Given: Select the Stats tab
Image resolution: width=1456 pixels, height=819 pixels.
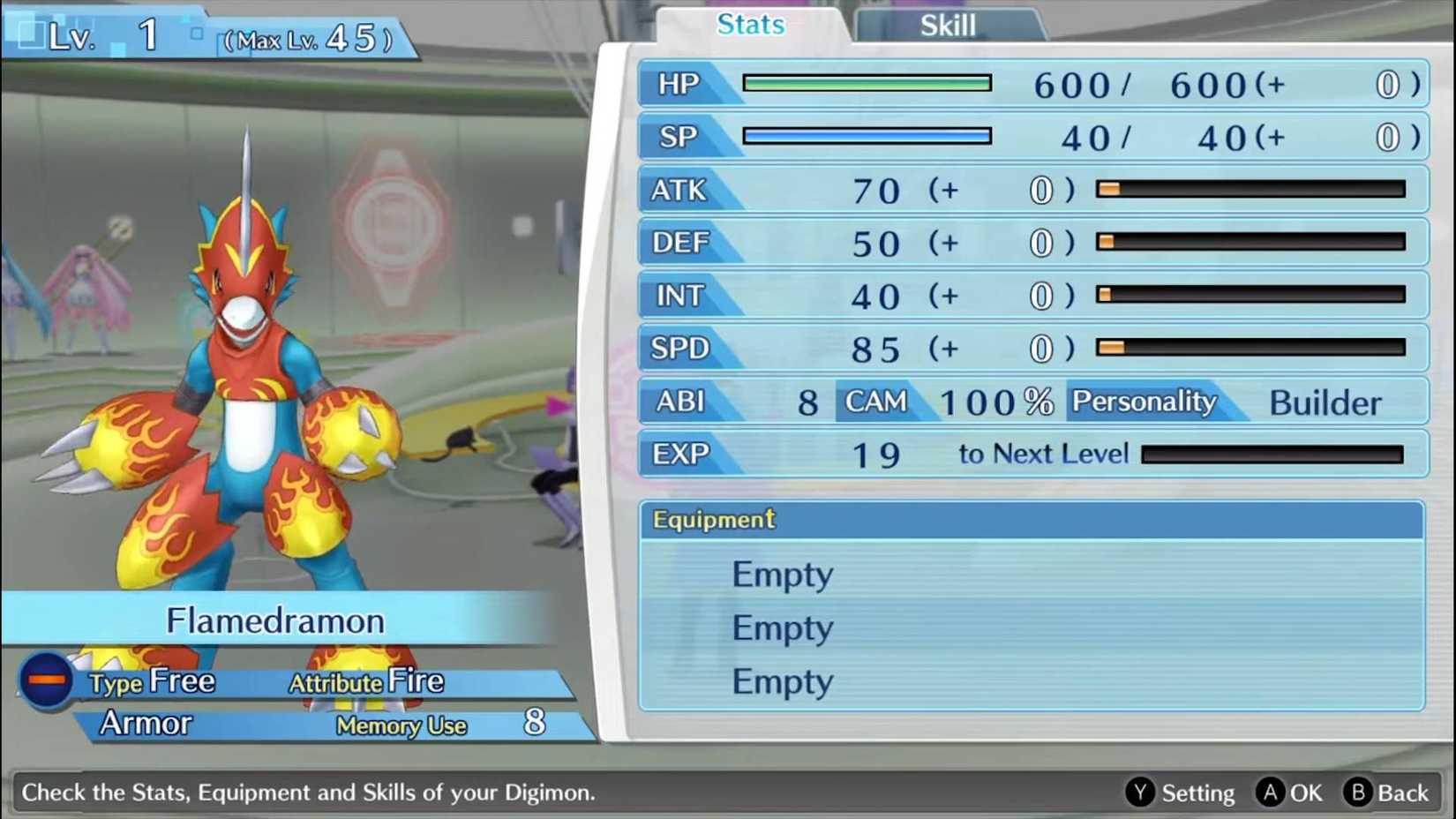Looking at the screenshot, I should 749,25.
